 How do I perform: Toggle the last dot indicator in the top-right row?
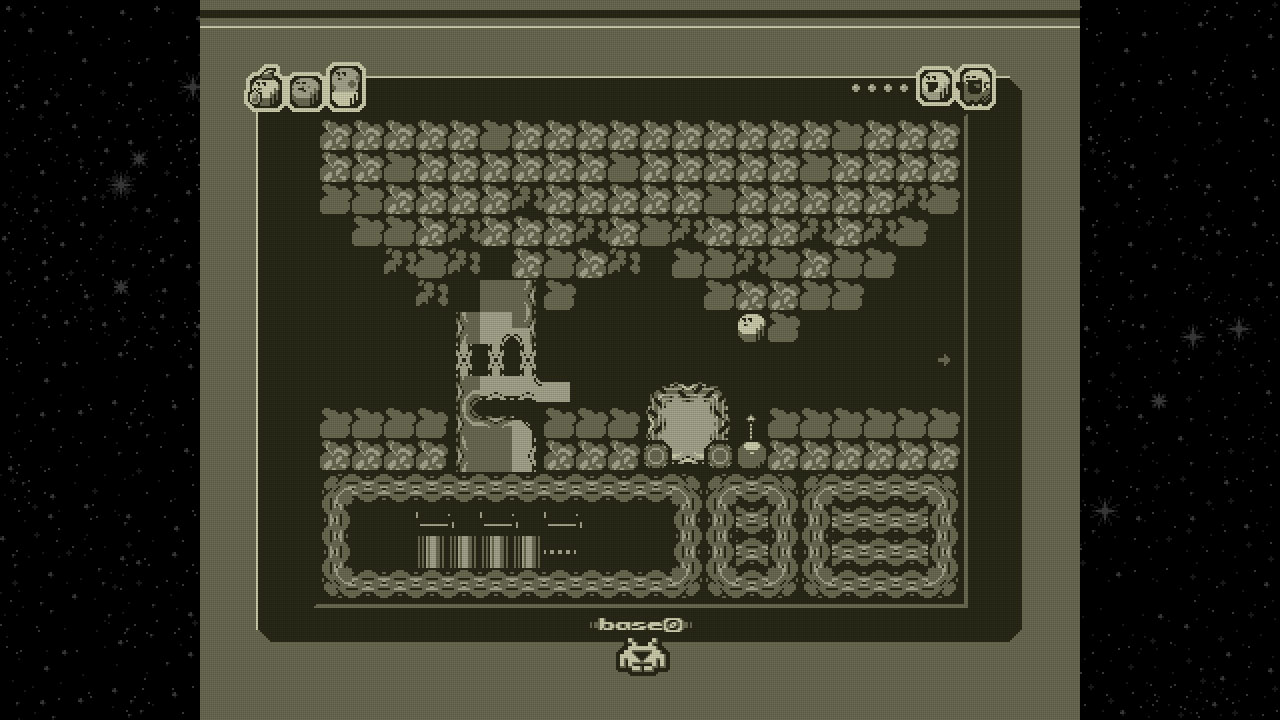(904, 88)
